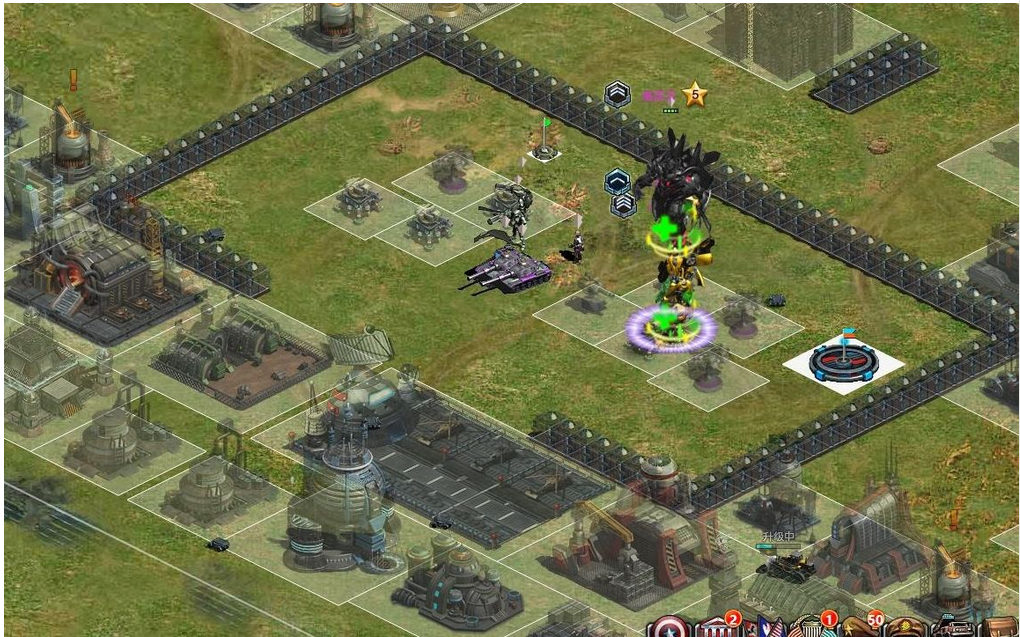Viewport: 1020px width, 637px height.
Task: Open the brown cap with gold emblem icon
Action: pyautogui.click(x=905, y=629)
